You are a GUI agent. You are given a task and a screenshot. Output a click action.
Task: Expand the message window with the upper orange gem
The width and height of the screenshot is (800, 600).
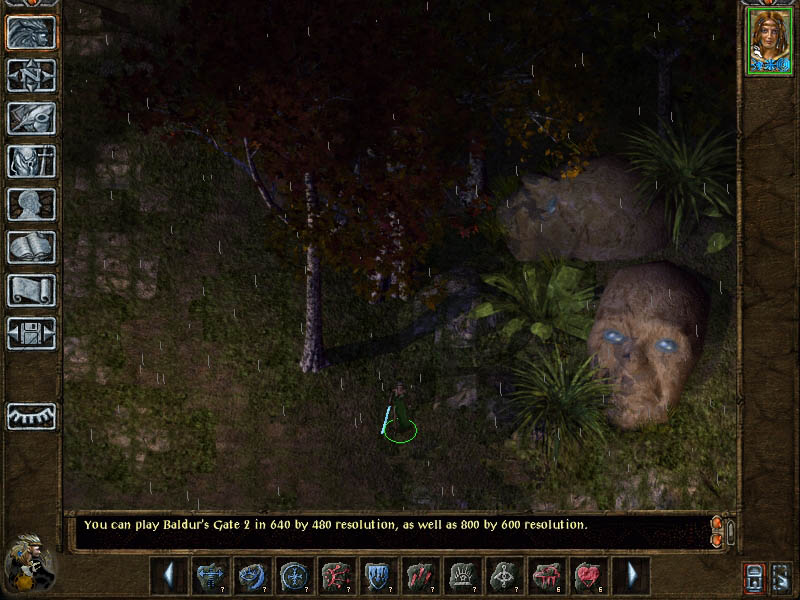click(x=716, y=523)
